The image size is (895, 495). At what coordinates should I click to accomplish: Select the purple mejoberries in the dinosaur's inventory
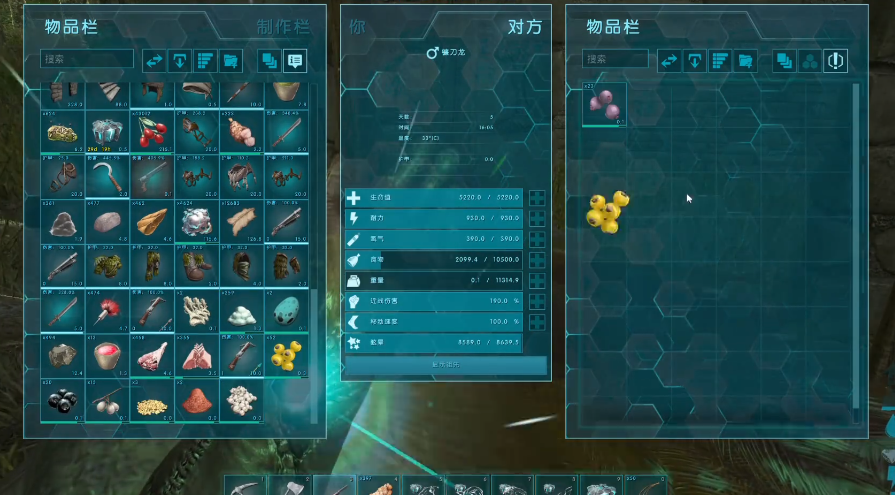[605, 105]
